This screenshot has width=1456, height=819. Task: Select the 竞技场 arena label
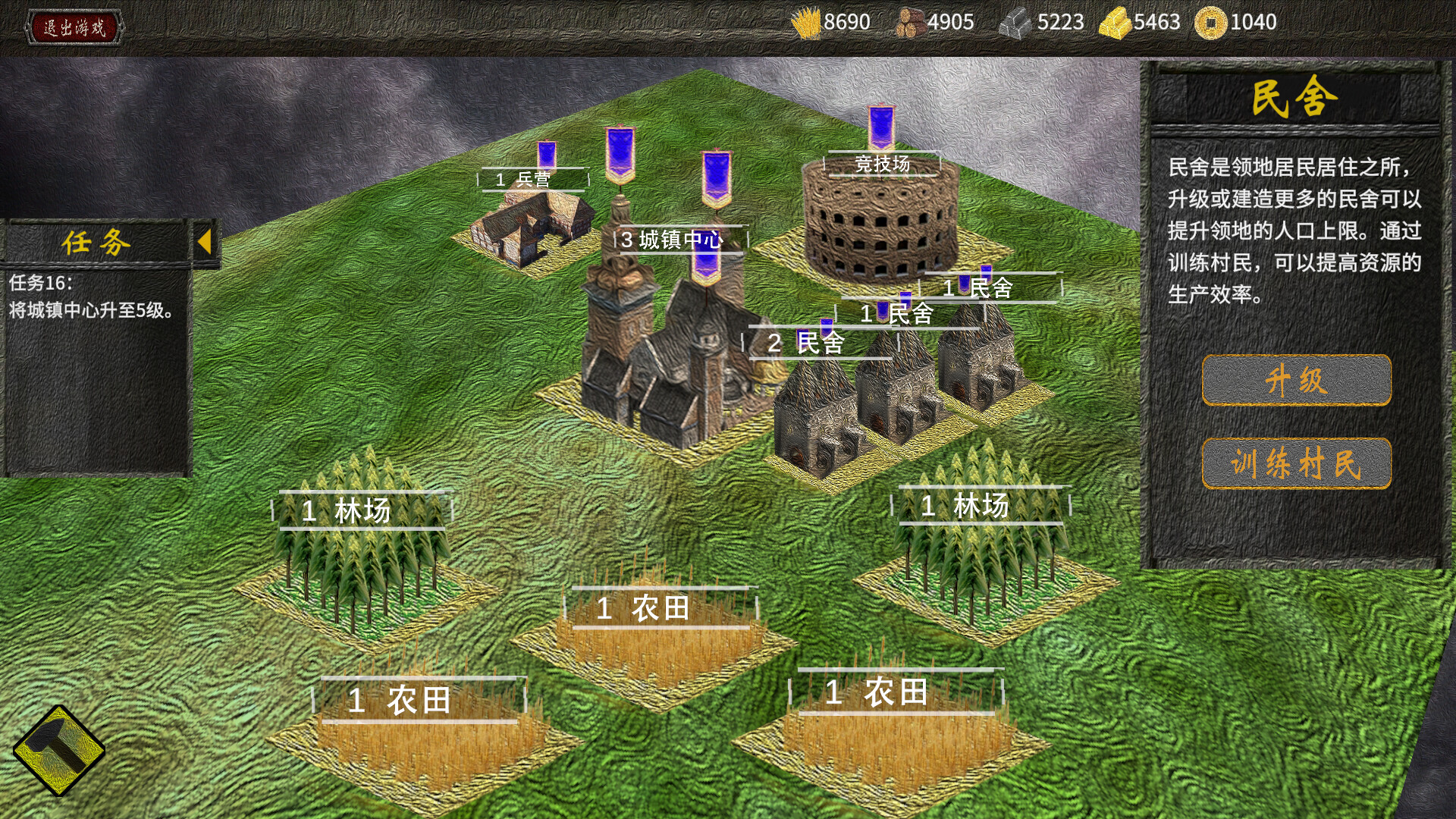point(883,164)
